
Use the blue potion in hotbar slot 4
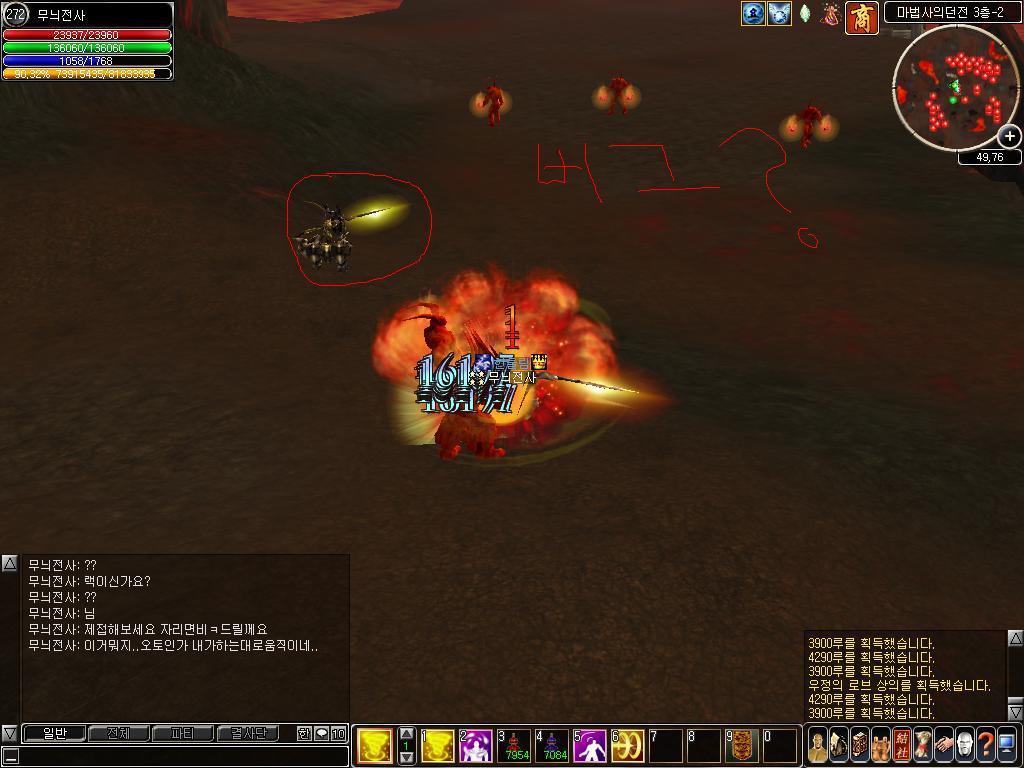pos(552,746)
